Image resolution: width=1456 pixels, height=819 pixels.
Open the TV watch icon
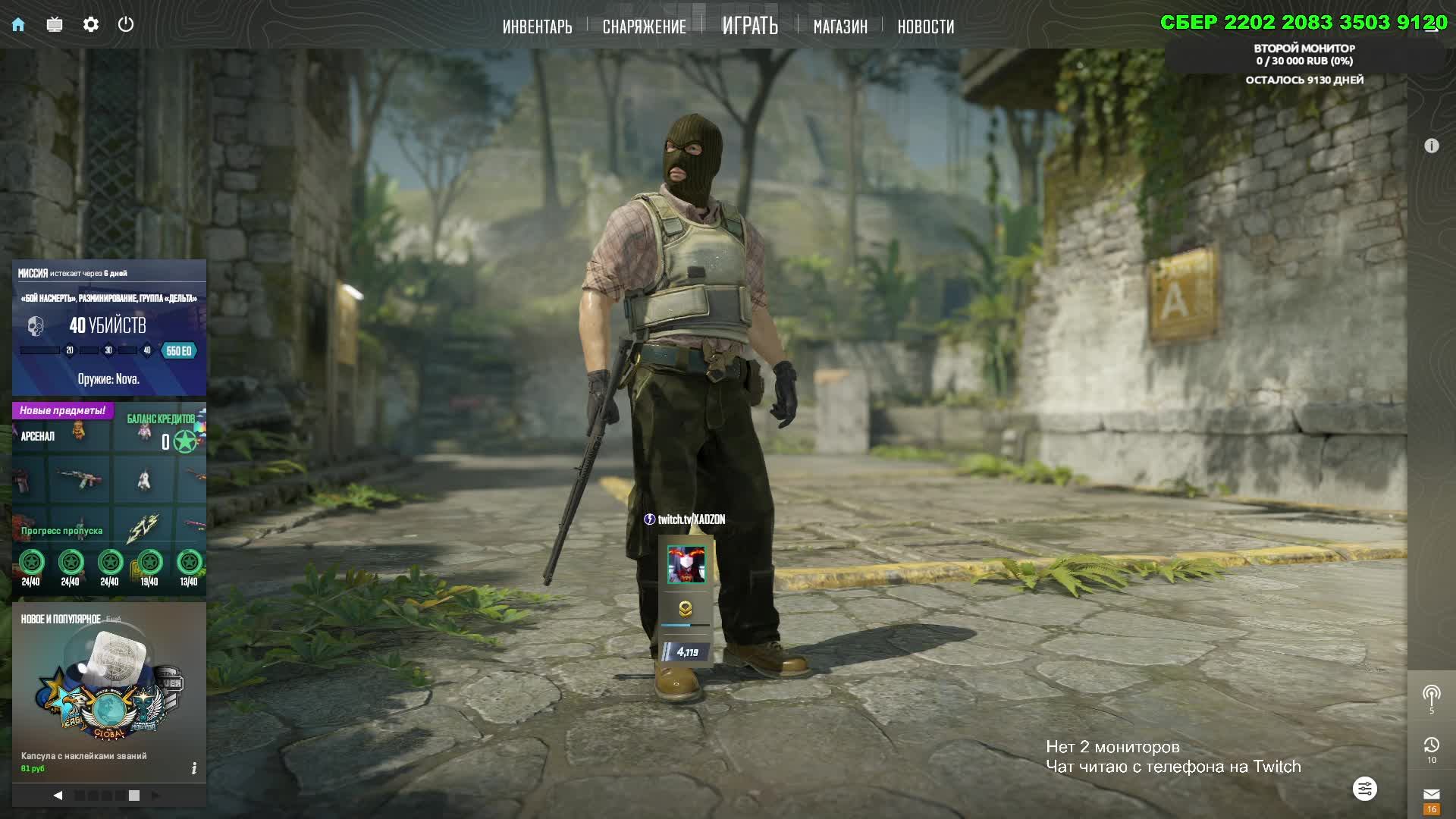pos(55,25)
